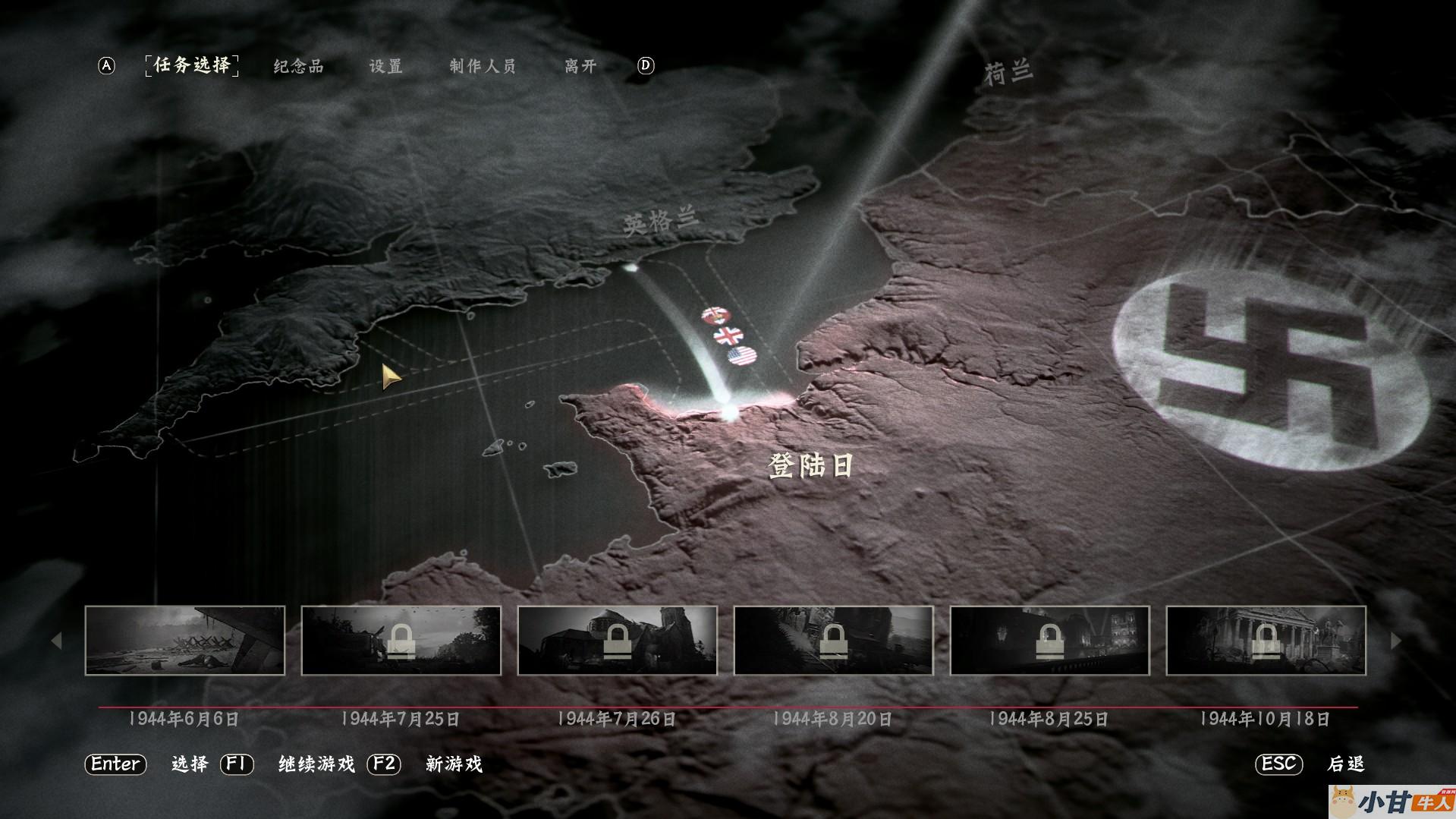Go back with 后退
1456x819 pixels.
[x=1346, y=764]
